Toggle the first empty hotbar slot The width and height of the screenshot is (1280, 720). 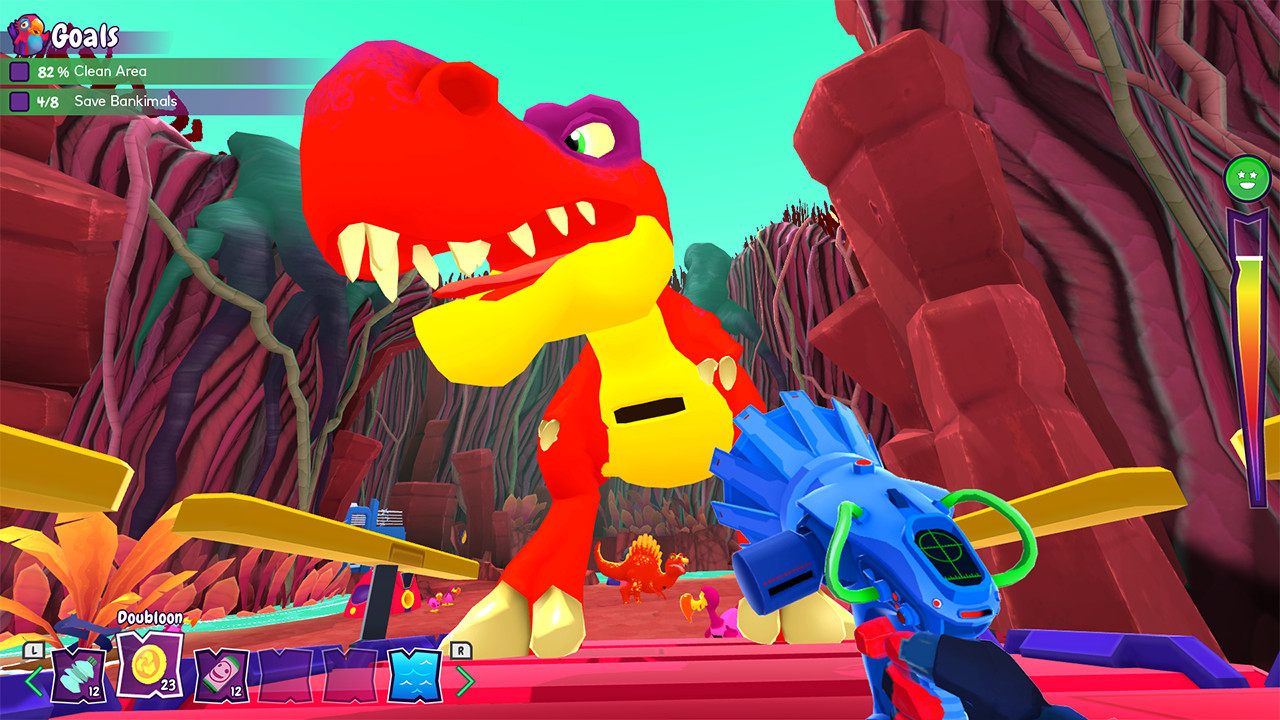click(287, 677)
